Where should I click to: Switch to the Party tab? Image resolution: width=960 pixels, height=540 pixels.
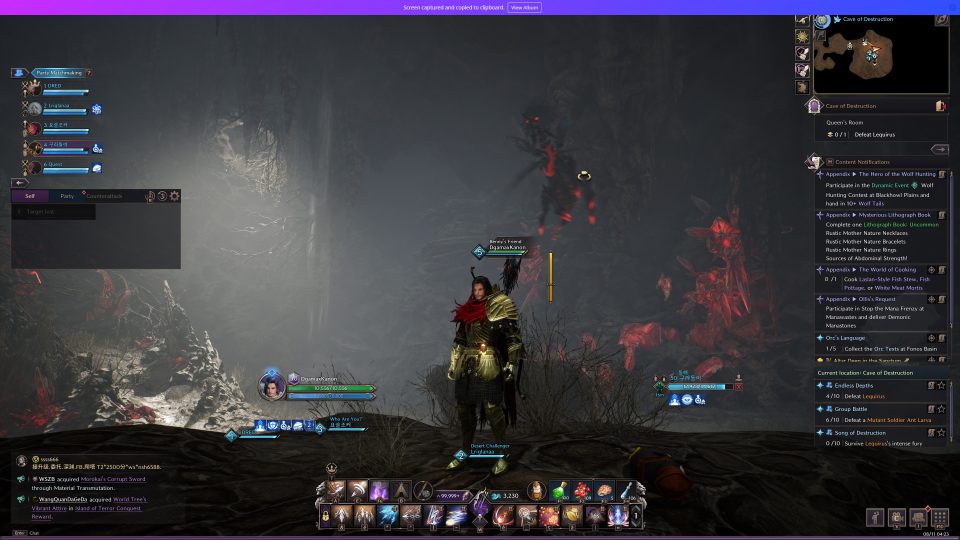tap(66, 196)
